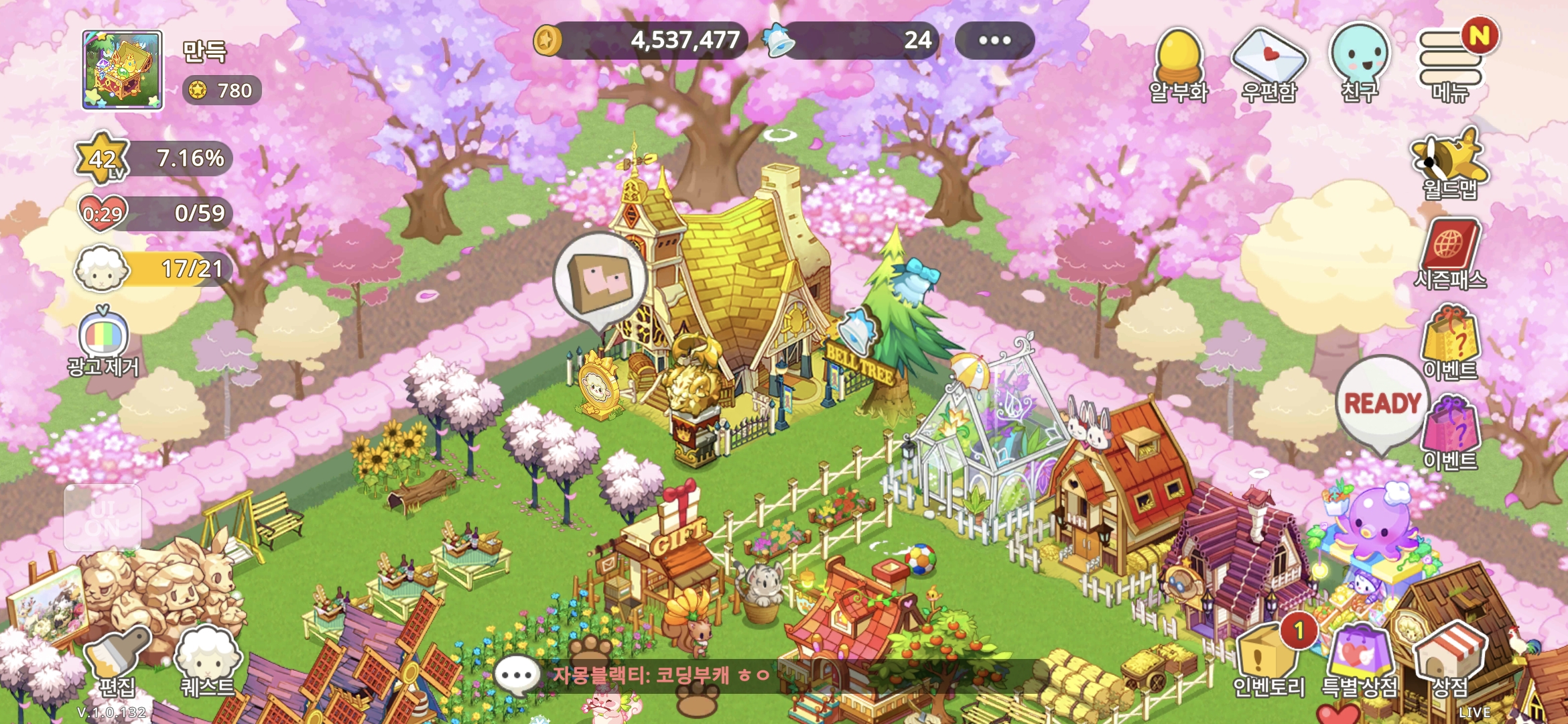
Task: Open the player profile avatar
Action: tap(122, 70)
